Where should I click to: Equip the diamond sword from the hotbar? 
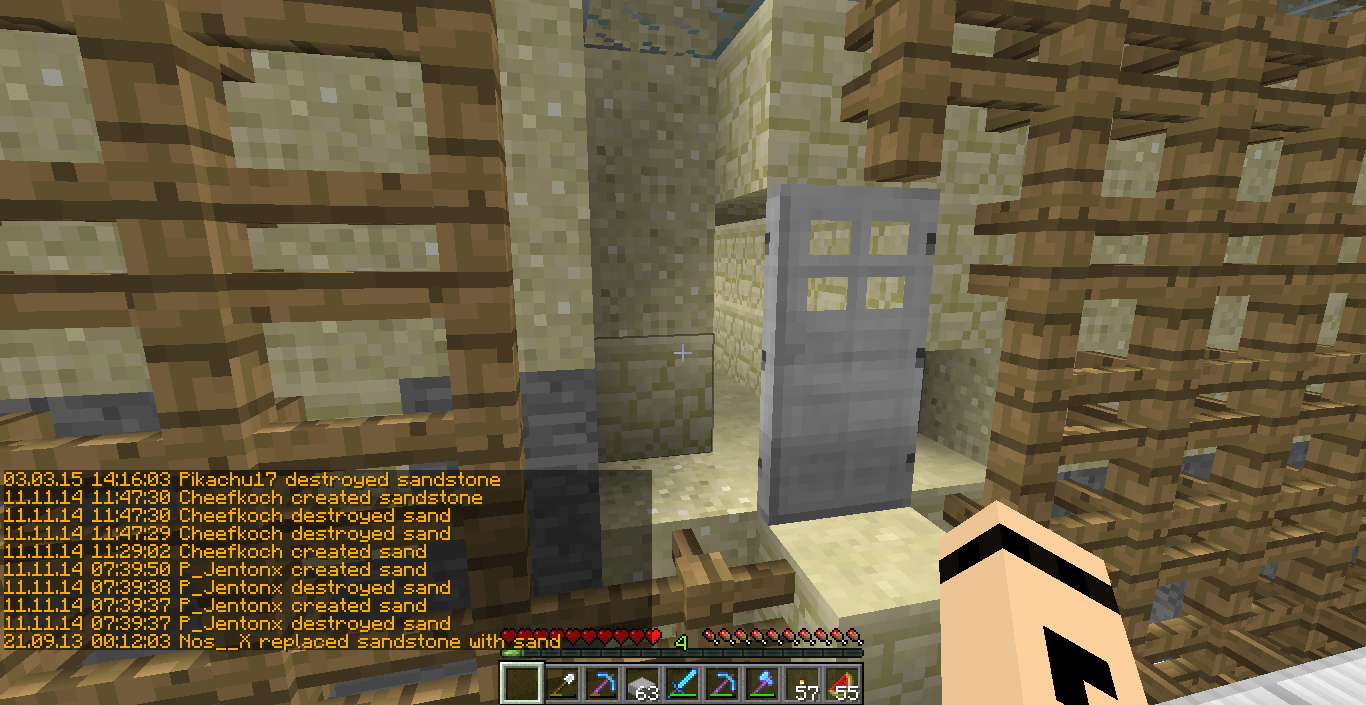coord(682,684)
